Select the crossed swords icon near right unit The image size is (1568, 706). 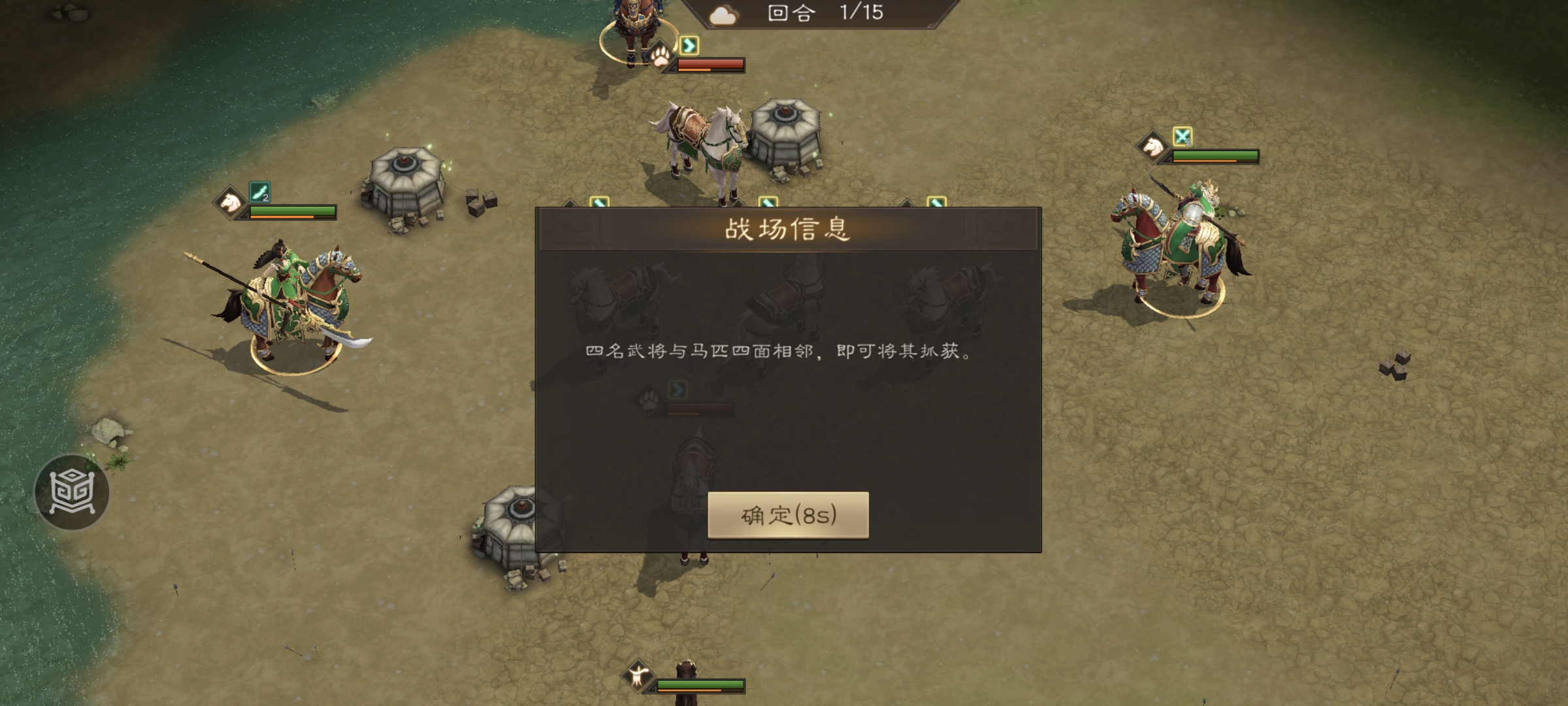tap(1183, 136)
